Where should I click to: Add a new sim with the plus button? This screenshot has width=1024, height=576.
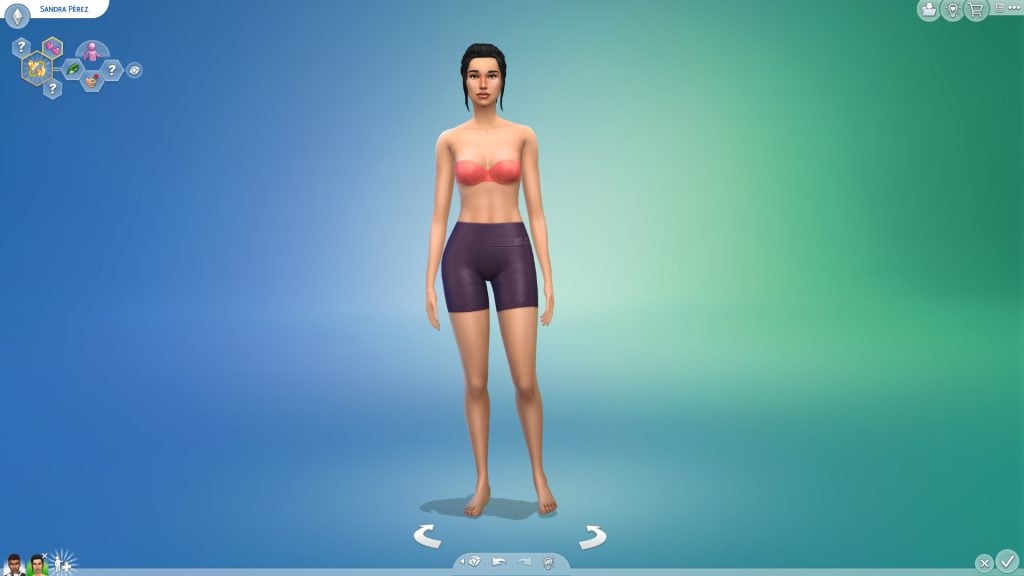[x=62, y=563]
